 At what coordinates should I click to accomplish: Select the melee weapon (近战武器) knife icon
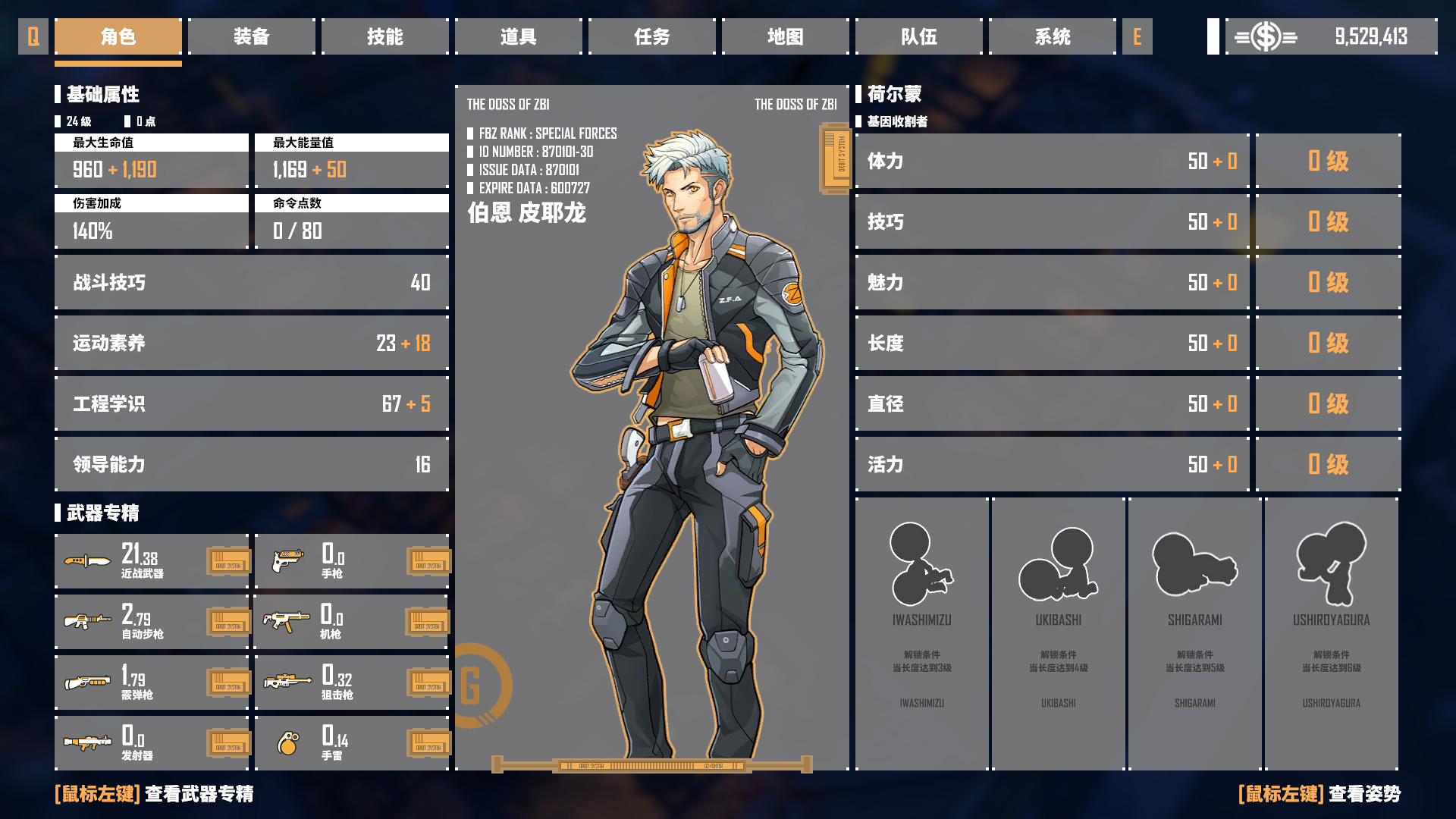click(89, 561)
